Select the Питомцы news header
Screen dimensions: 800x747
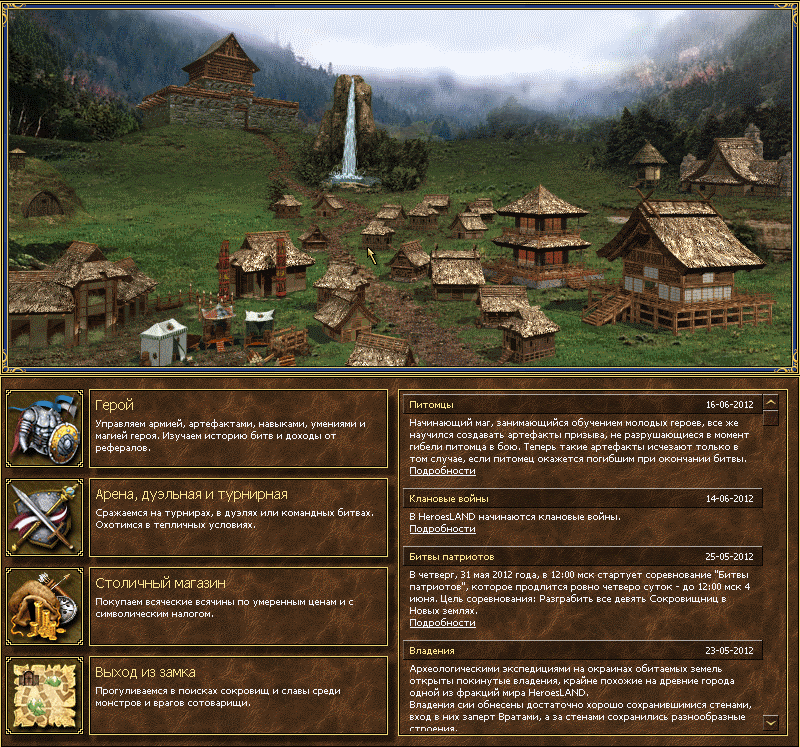432,405
